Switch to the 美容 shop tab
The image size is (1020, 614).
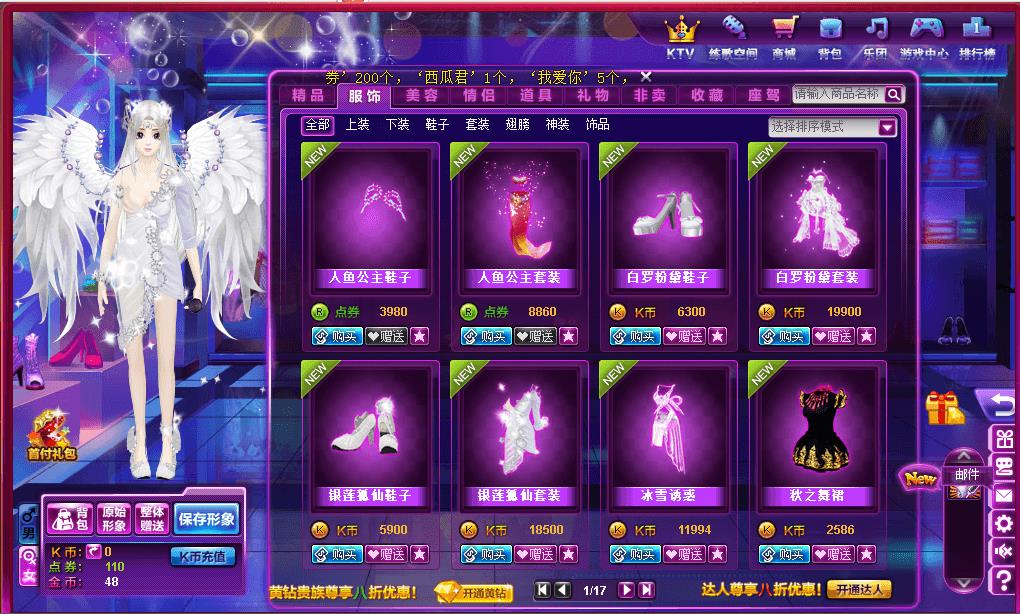coord(421,96)
